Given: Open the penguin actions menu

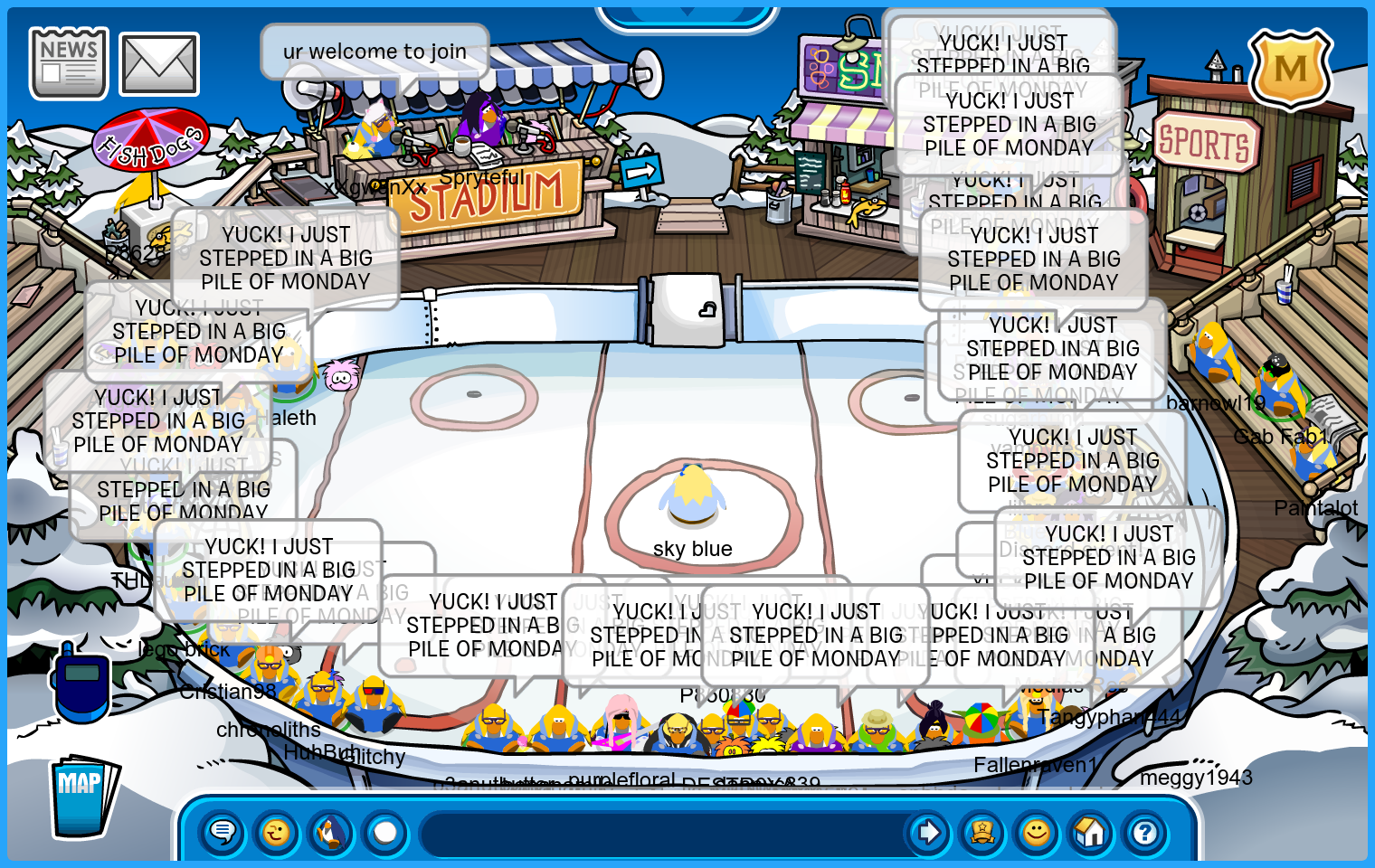Looking at the screenshot, I should coord(331,832).
